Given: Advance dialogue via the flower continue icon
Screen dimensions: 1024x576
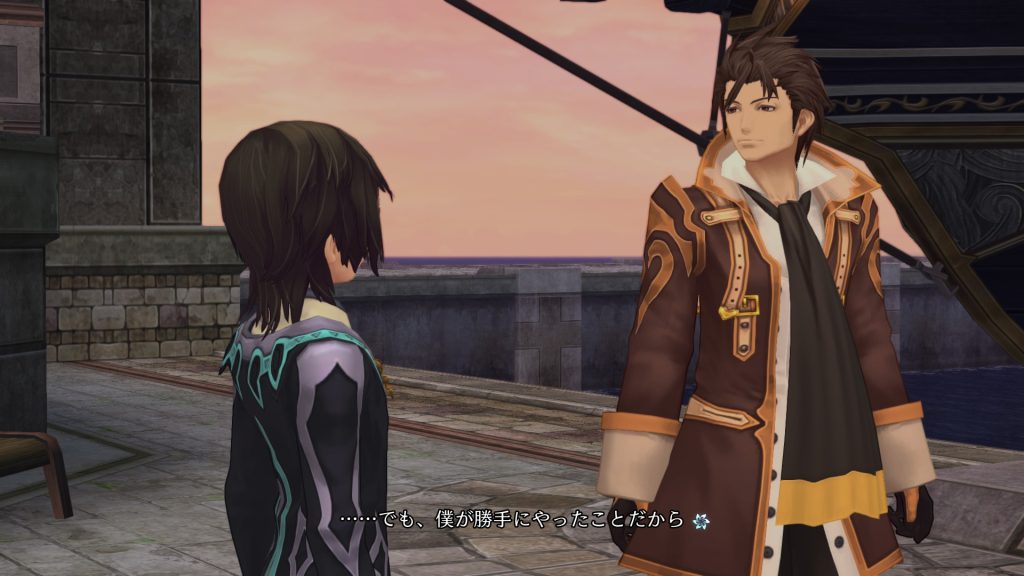Looking at the screenshot, I should tap(702, 520).
